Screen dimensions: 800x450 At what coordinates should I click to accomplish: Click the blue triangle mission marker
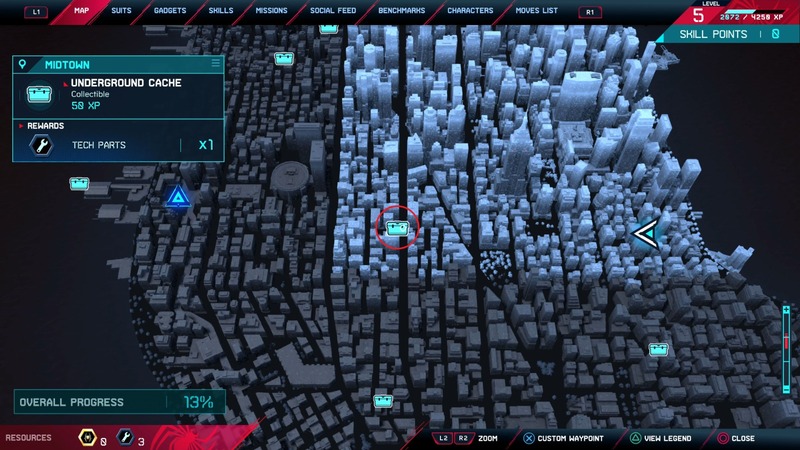click(x=179, y=196)
